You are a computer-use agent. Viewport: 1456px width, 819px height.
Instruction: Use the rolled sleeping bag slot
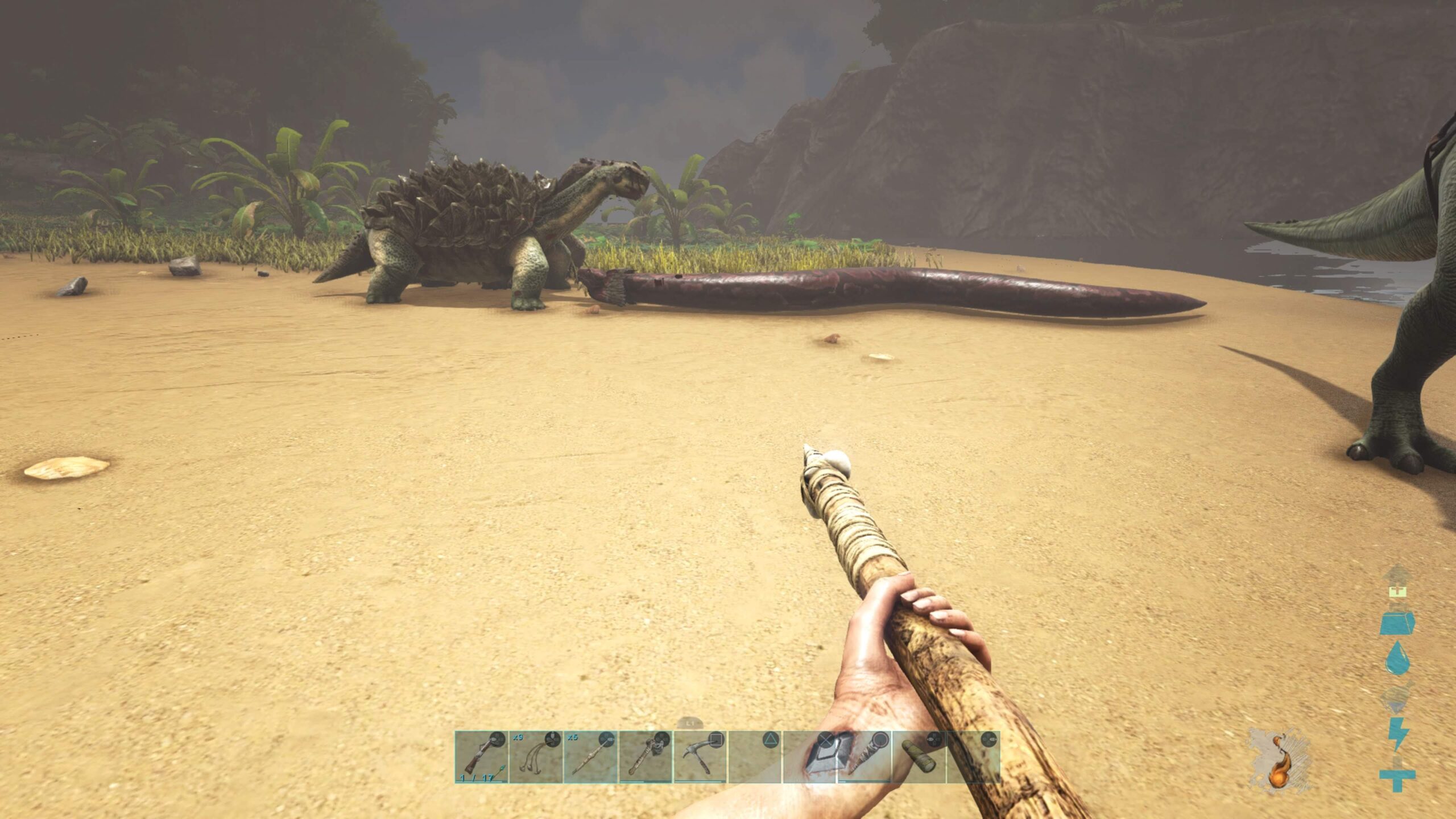pyautogui.click(x=919, y=757)
